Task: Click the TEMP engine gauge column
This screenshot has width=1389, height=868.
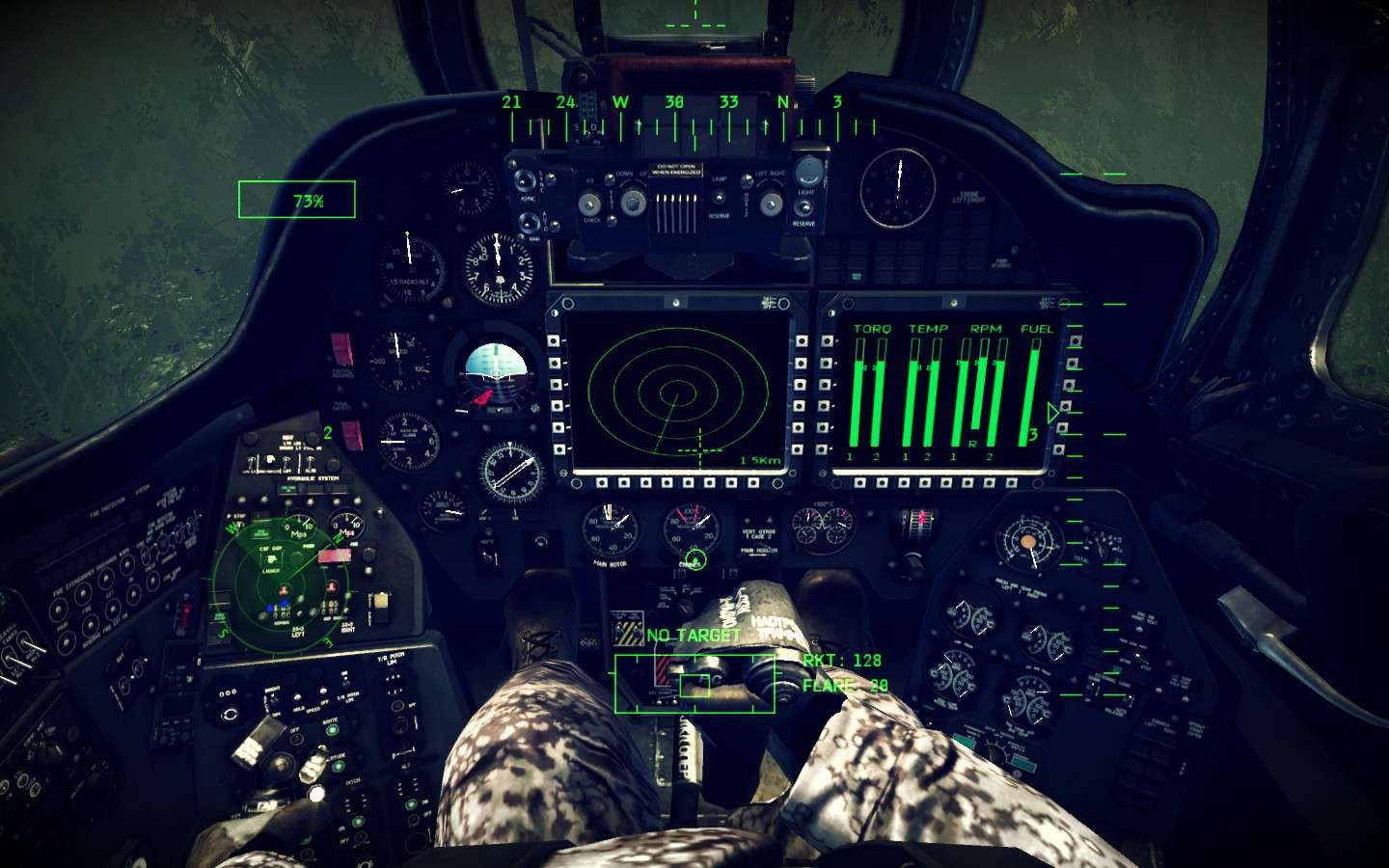Action: point(923,386)
